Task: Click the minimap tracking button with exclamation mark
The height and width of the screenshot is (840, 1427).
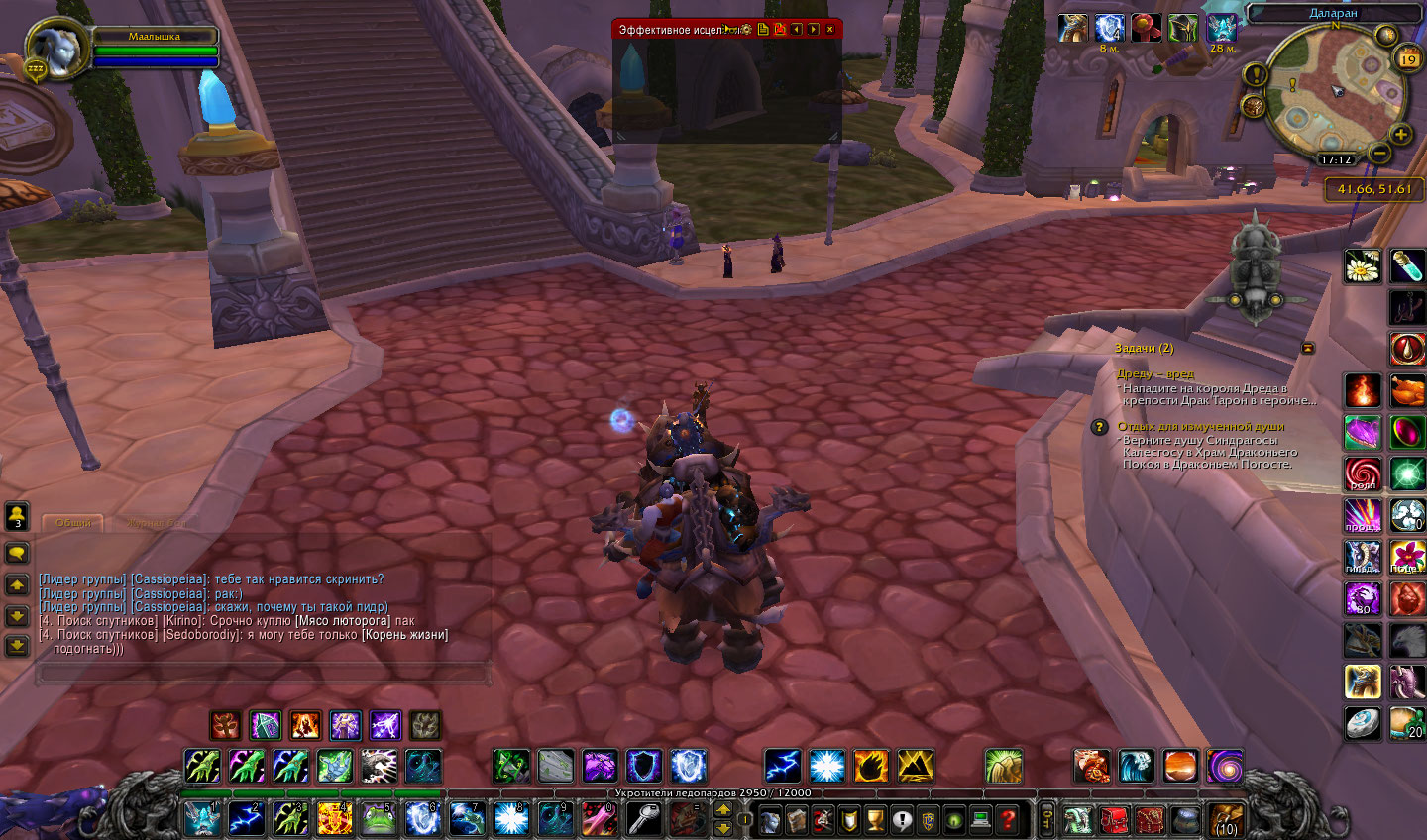Action: [x=1256, y=74]
